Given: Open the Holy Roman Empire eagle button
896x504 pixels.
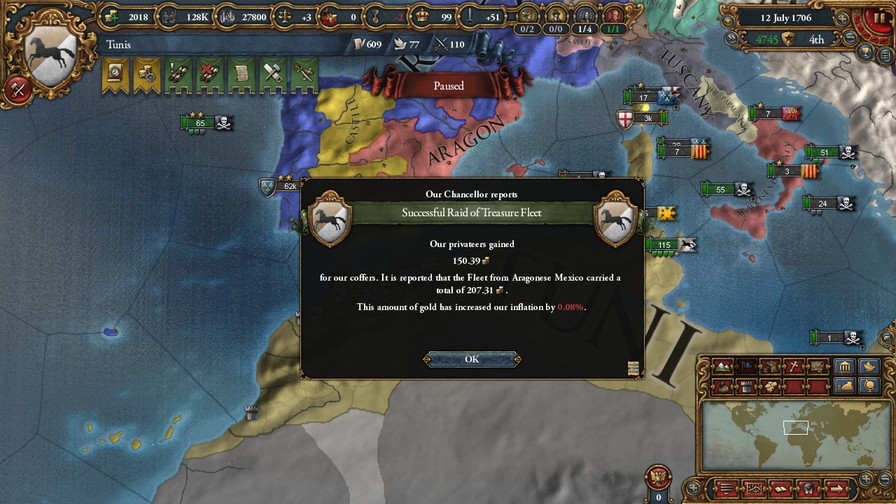Looking at the screenshot, I should 658,476.
